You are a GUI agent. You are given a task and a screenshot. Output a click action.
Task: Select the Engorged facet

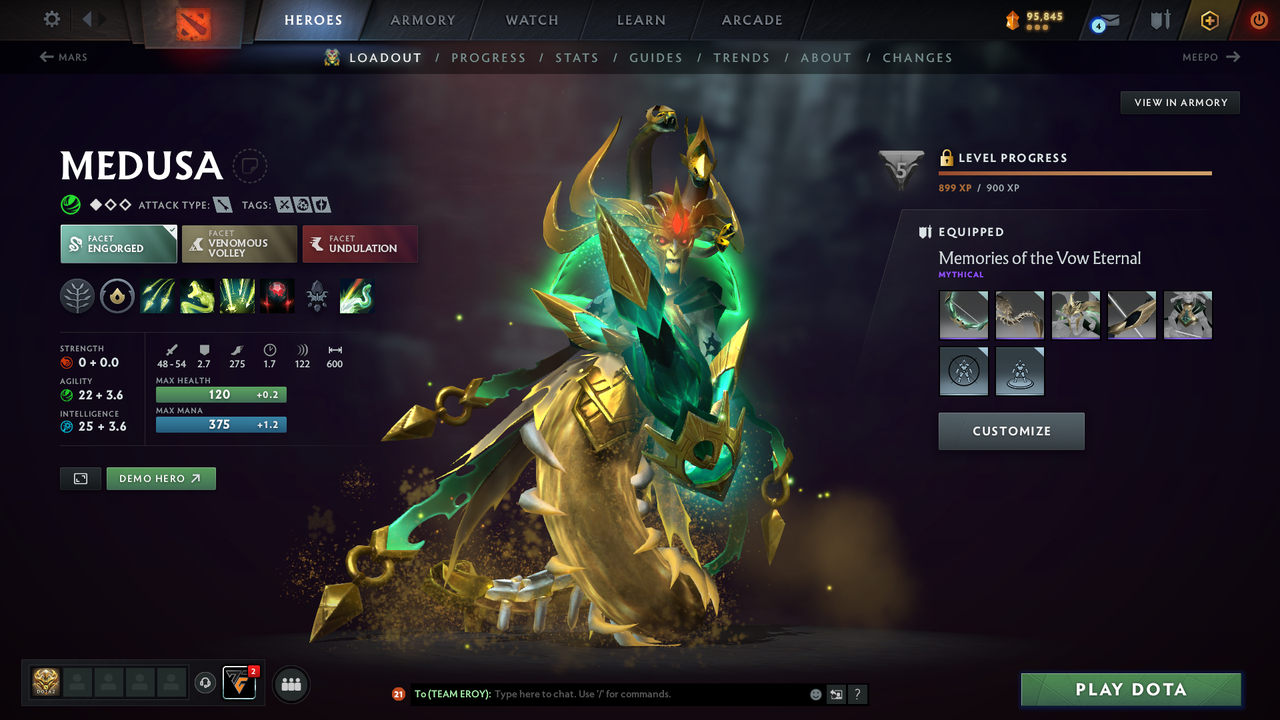click(118, 243)
